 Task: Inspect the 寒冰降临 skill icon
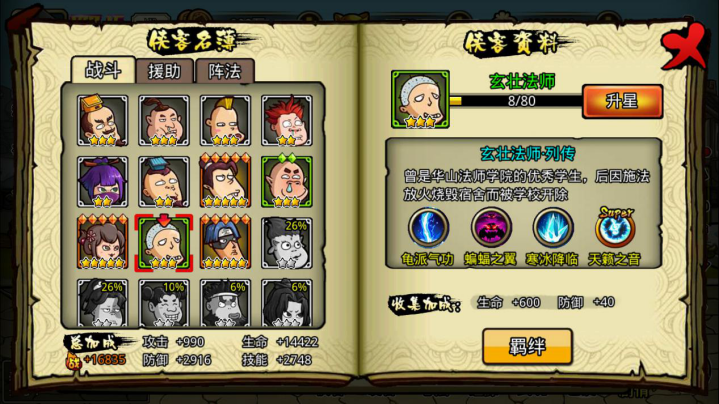[x=553, y=228]
